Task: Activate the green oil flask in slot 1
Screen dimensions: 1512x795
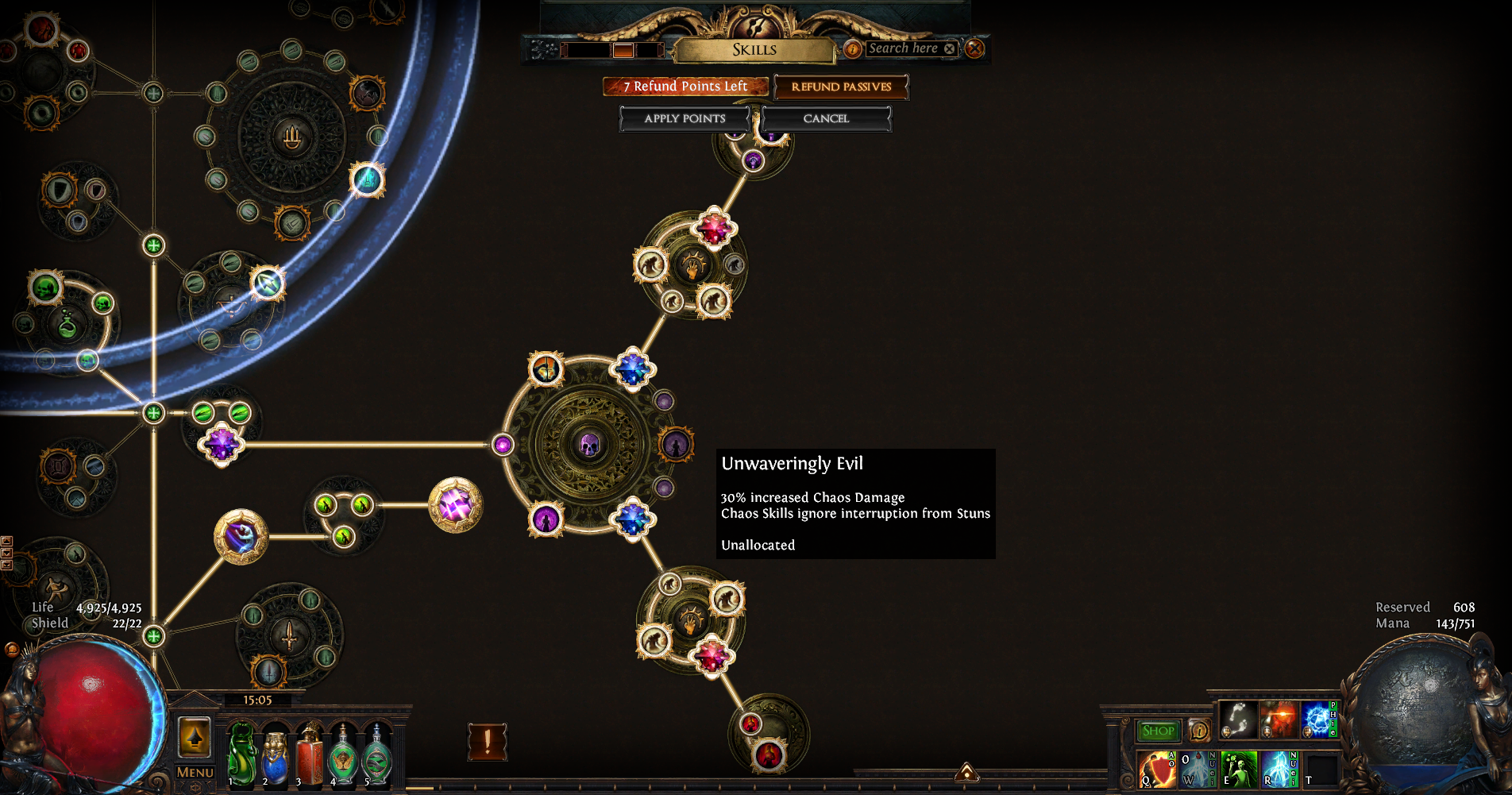Action: [241, 754]
